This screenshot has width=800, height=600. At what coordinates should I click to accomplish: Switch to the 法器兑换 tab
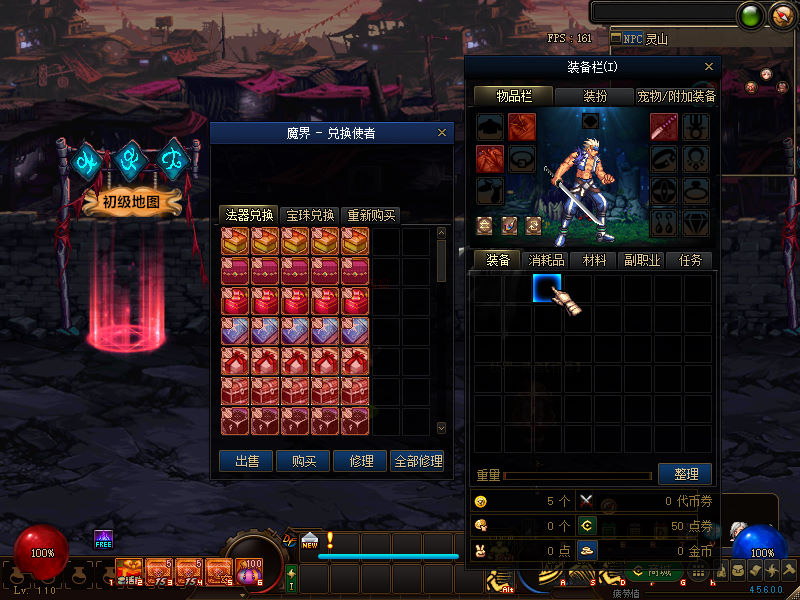pyautogui.click(x=247, y=215)
